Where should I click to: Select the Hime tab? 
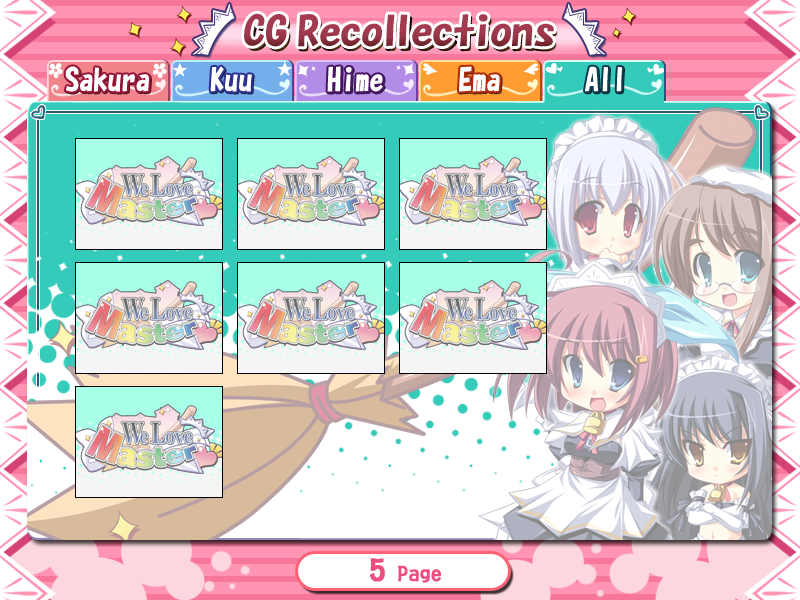pos(356,81)
